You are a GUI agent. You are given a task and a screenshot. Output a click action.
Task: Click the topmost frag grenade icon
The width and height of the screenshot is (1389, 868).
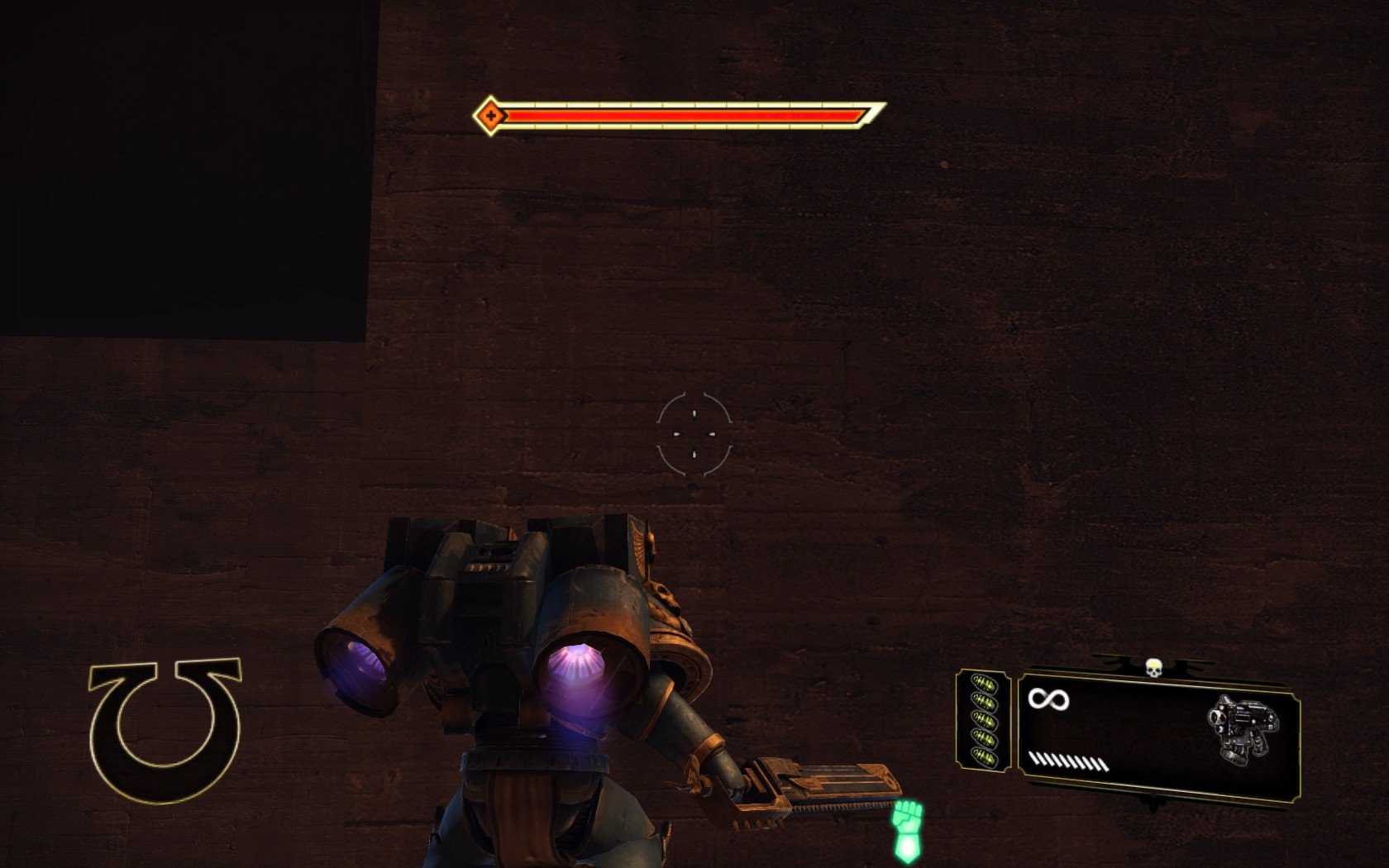pyautogui.click(x=984, y=682)
